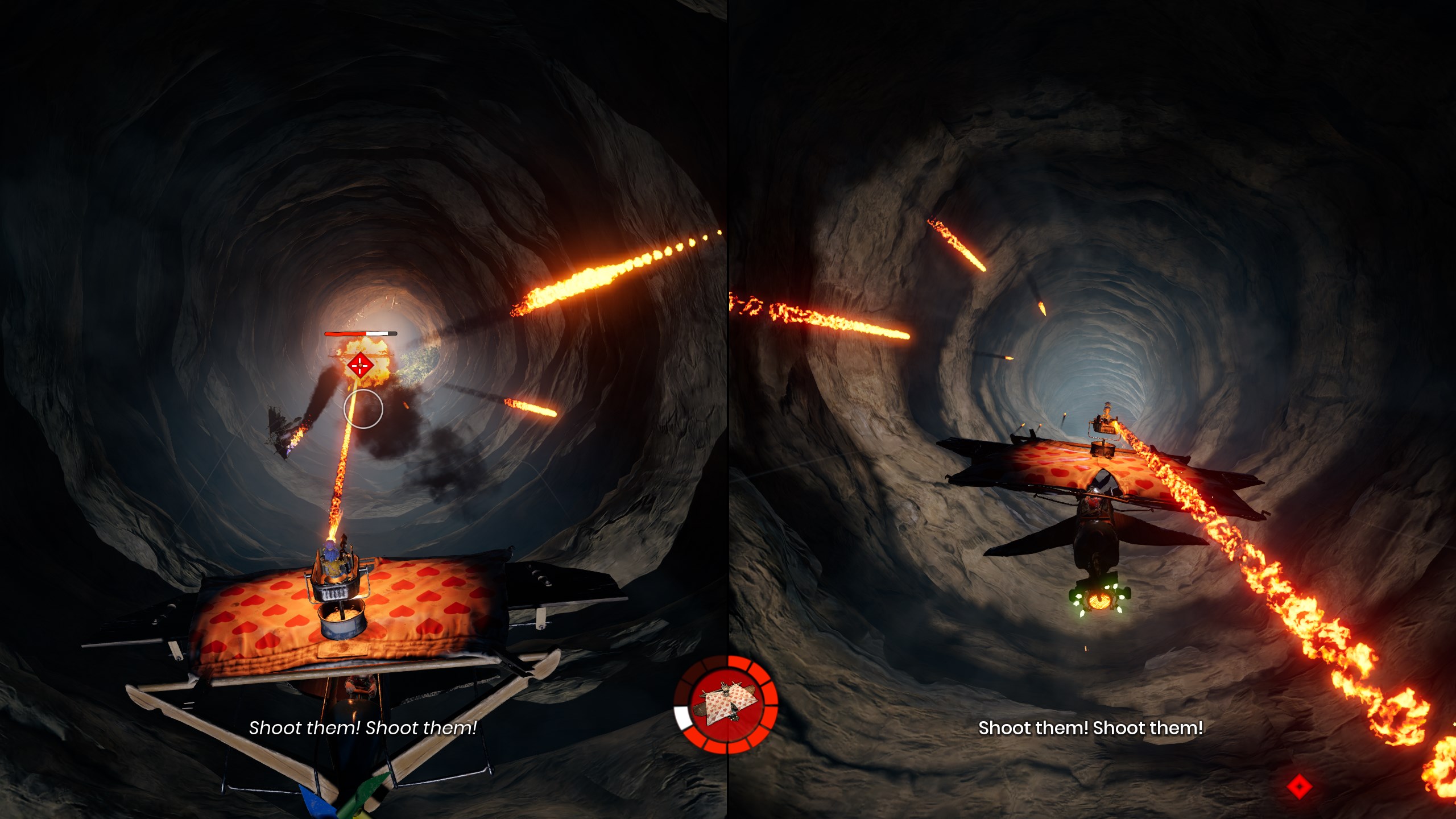Click the red enemy target lock marker
This screenshot has height=819, width=1456.
[361, 366]
